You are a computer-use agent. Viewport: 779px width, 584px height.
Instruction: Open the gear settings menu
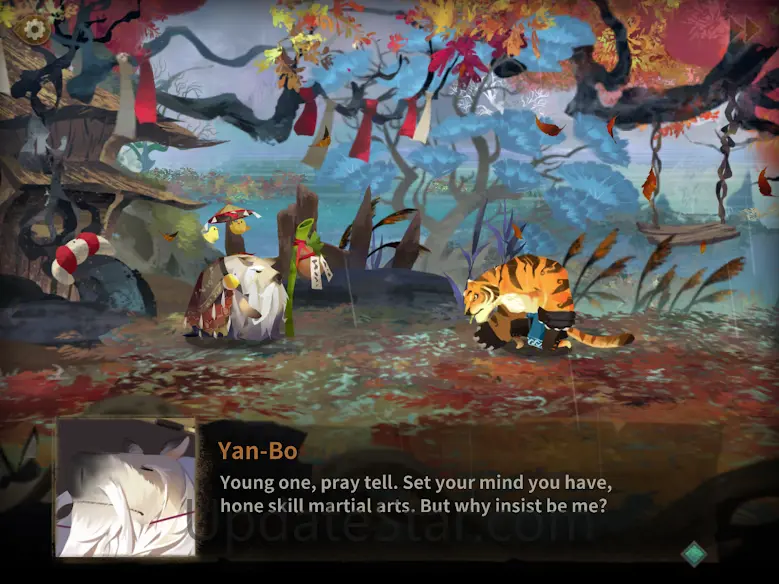(35, 30)
